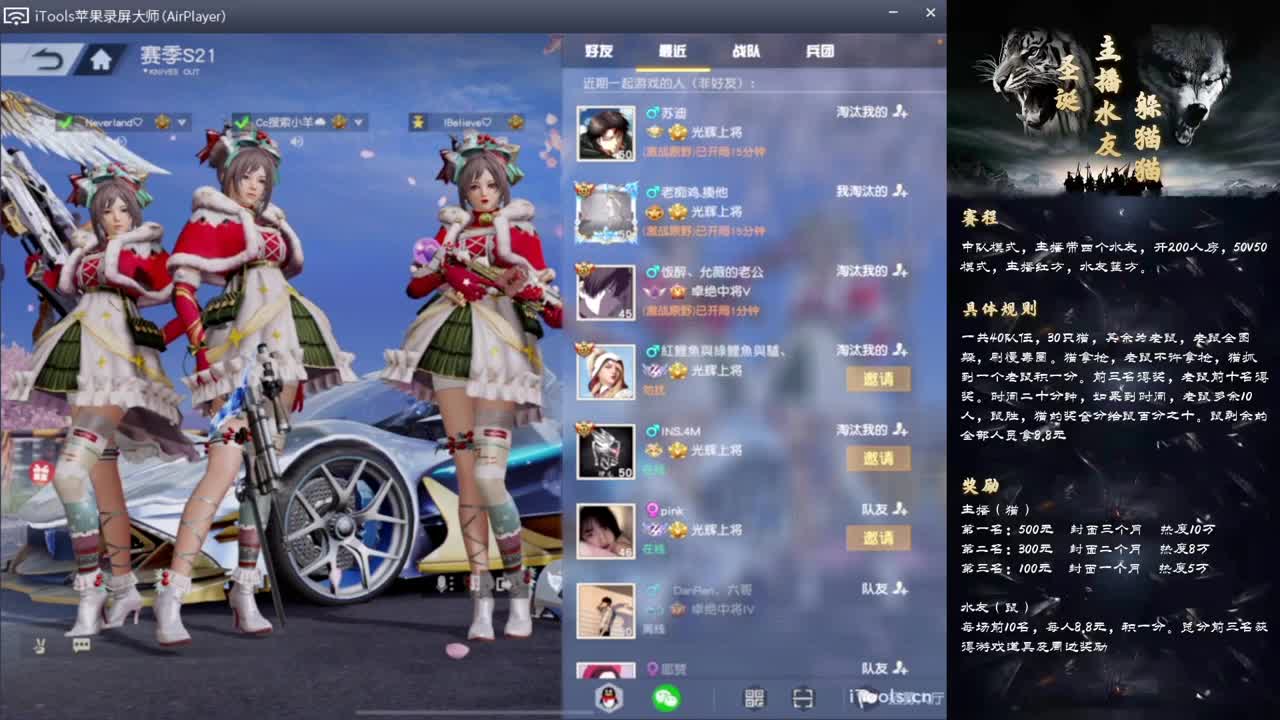Select the Home icon next to 赛季S21
The image size is (1280, 720).
[100, 60]
